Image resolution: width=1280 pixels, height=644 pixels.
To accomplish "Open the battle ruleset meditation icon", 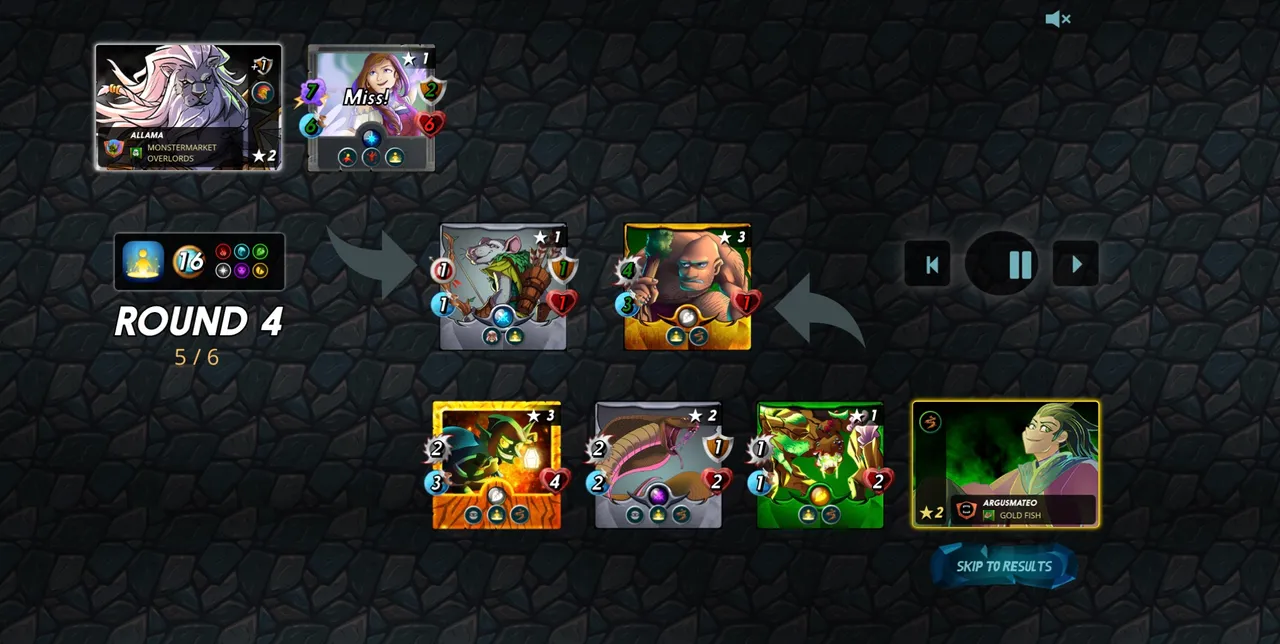I will click(143, 261).
